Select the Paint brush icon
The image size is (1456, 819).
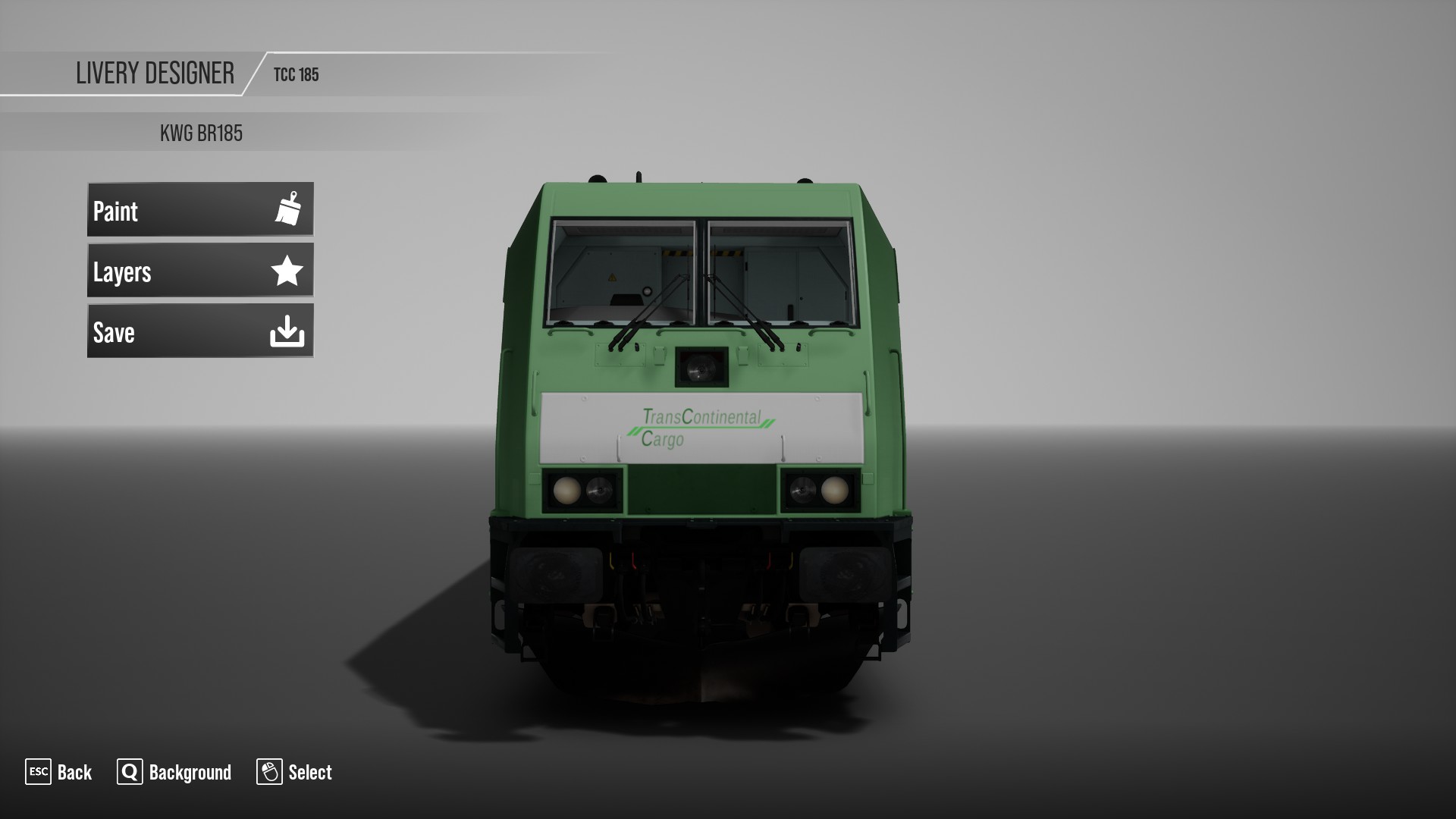[287, 210]
